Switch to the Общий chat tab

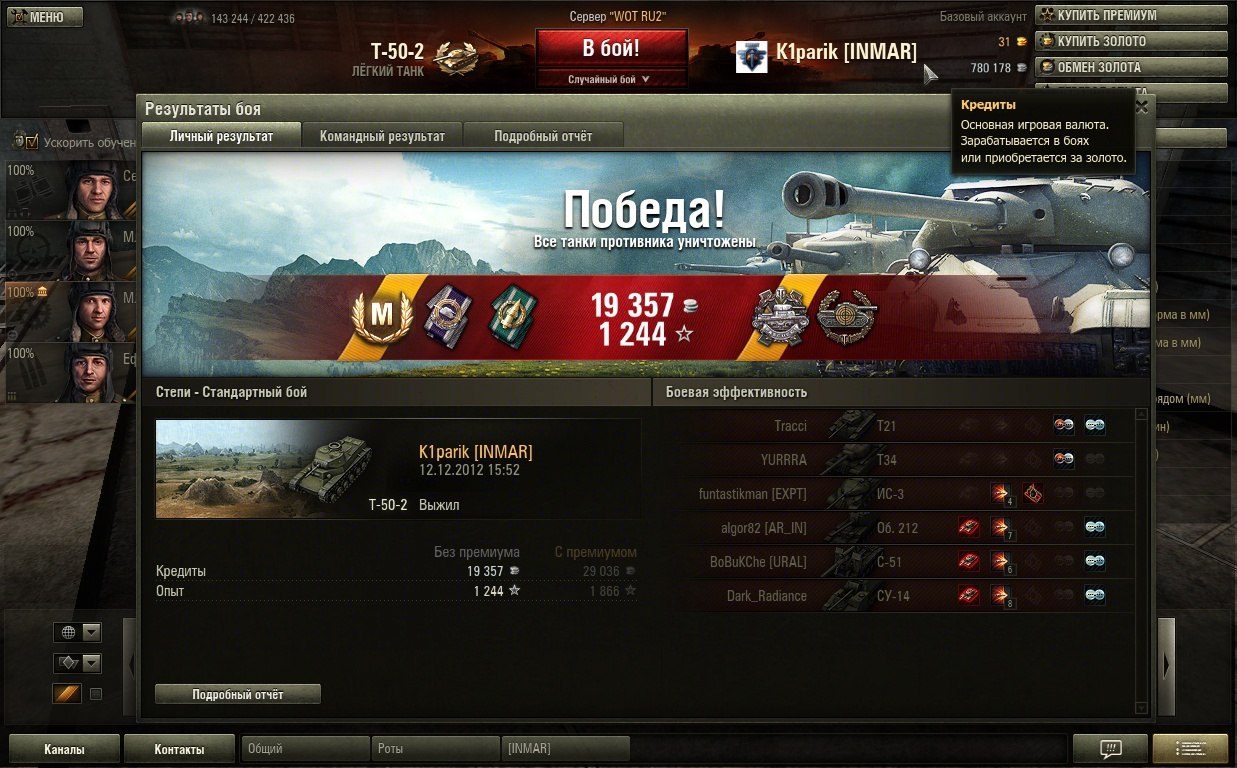(305, 749)
